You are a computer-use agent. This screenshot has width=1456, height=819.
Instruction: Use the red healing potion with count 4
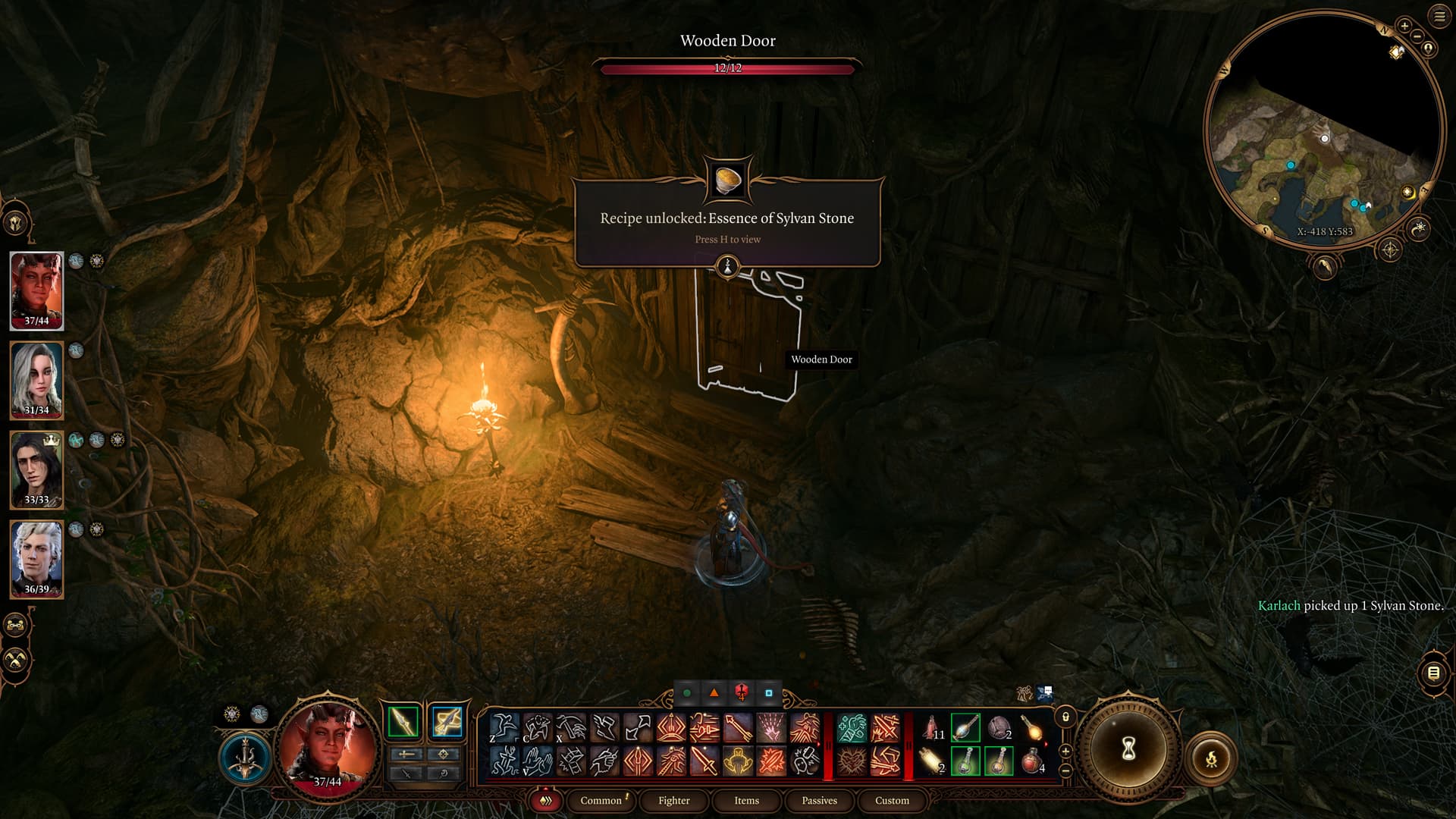click(x=1032, y=761)
